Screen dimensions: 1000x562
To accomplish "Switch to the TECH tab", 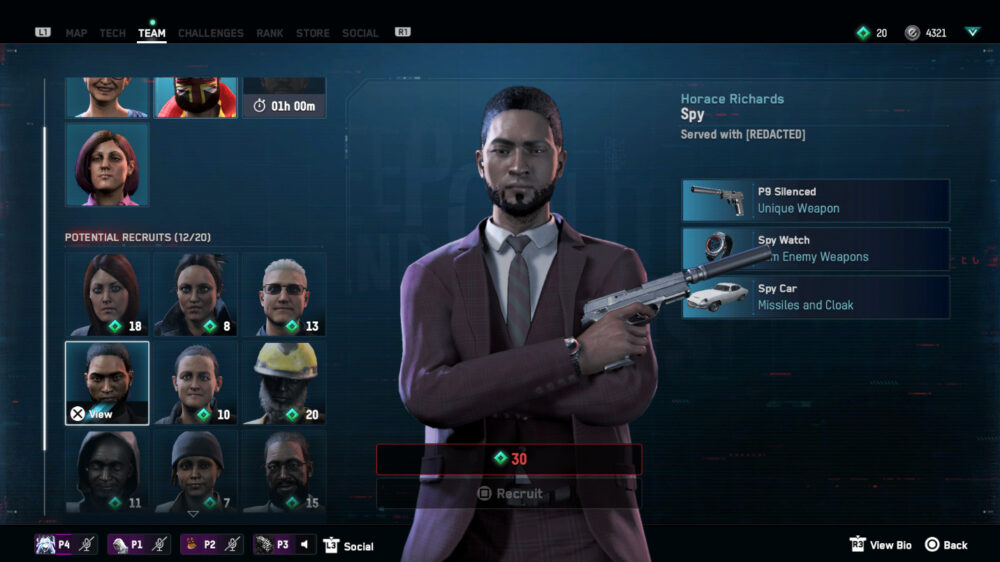I will (113, 33).
